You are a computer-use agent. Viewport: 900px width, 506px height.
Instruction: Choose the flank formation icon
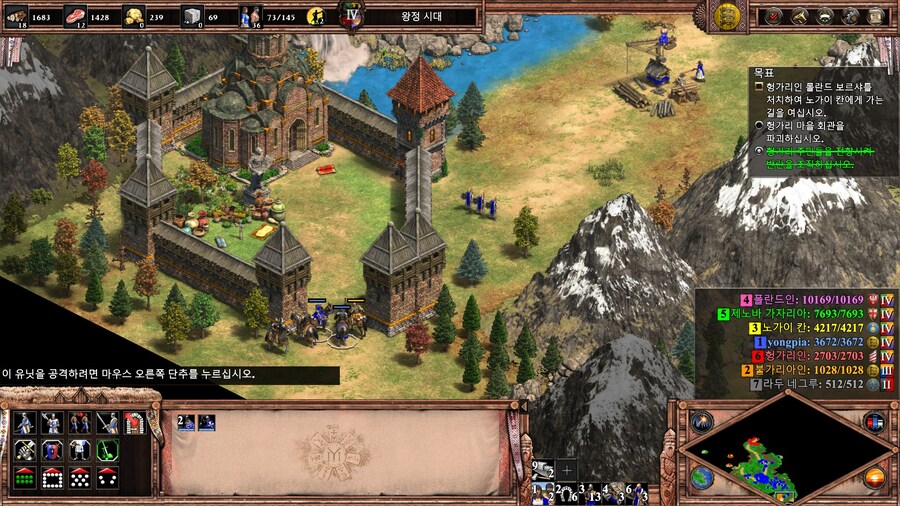coord(108,477)
